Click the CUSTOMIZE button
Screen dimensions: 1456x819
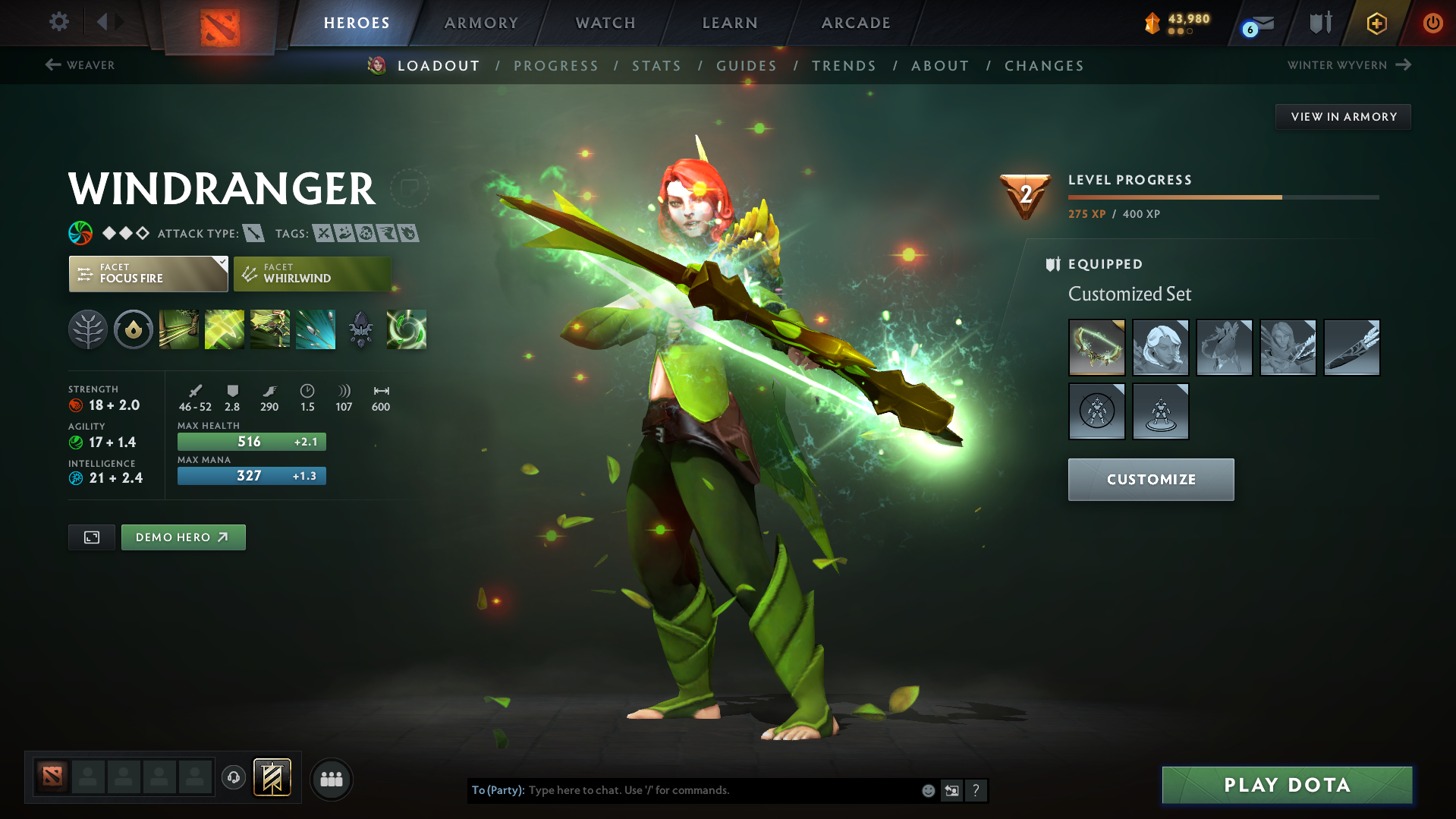1150,479
